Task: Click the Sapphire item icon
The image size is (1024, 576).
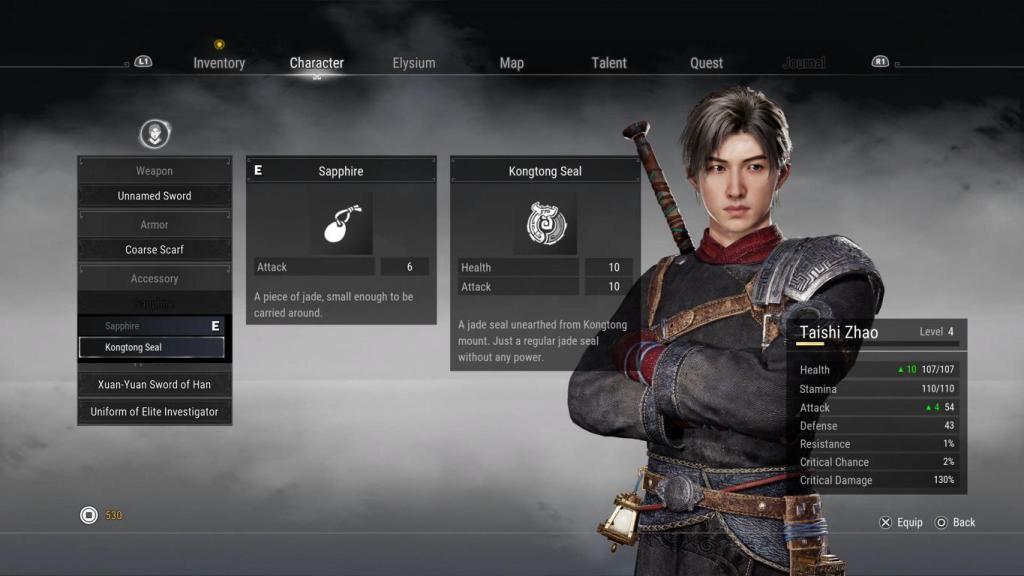Action: [341, 224]
